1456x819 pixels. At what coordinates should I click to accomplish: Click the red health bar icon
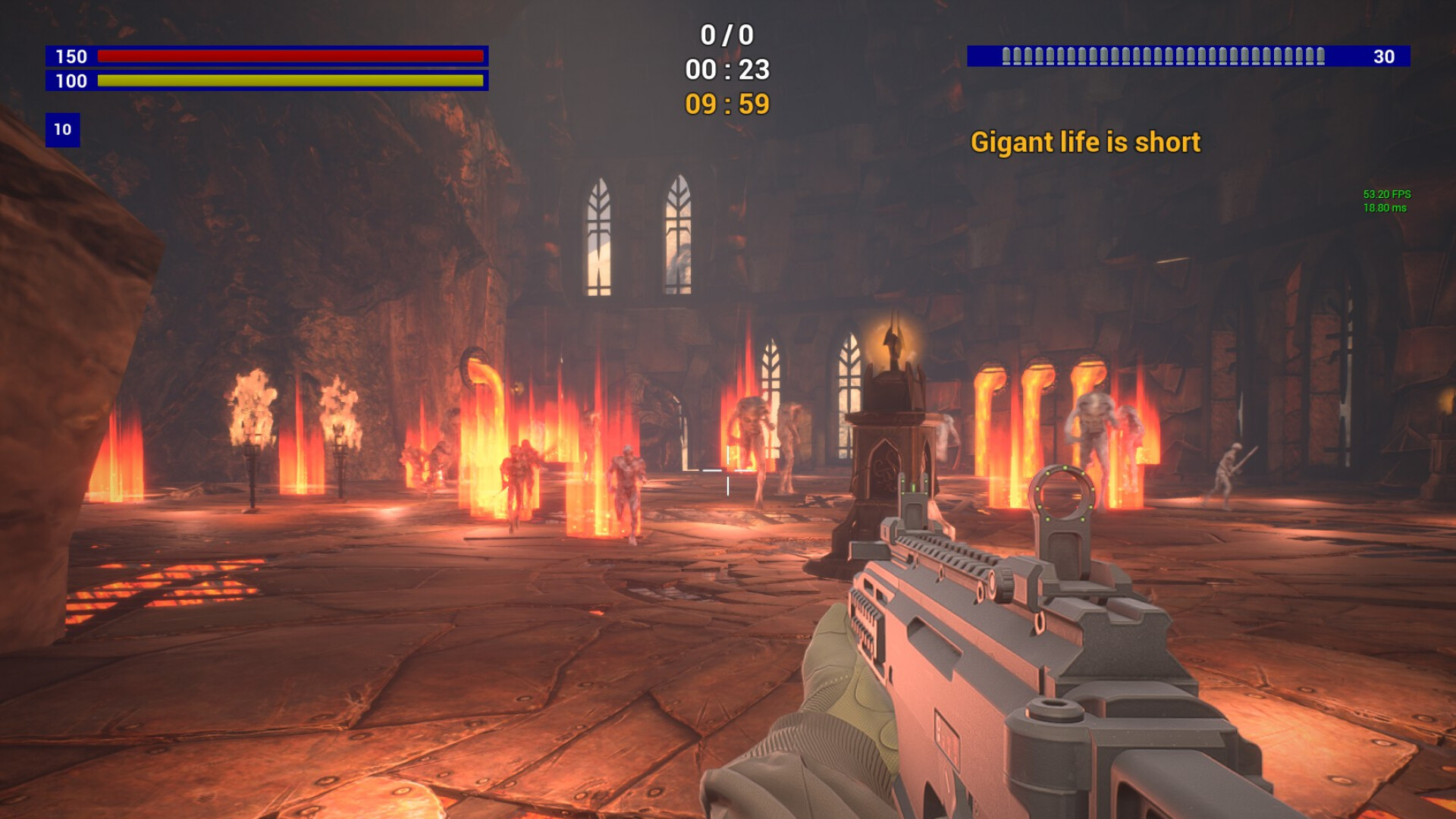[290, 56]
